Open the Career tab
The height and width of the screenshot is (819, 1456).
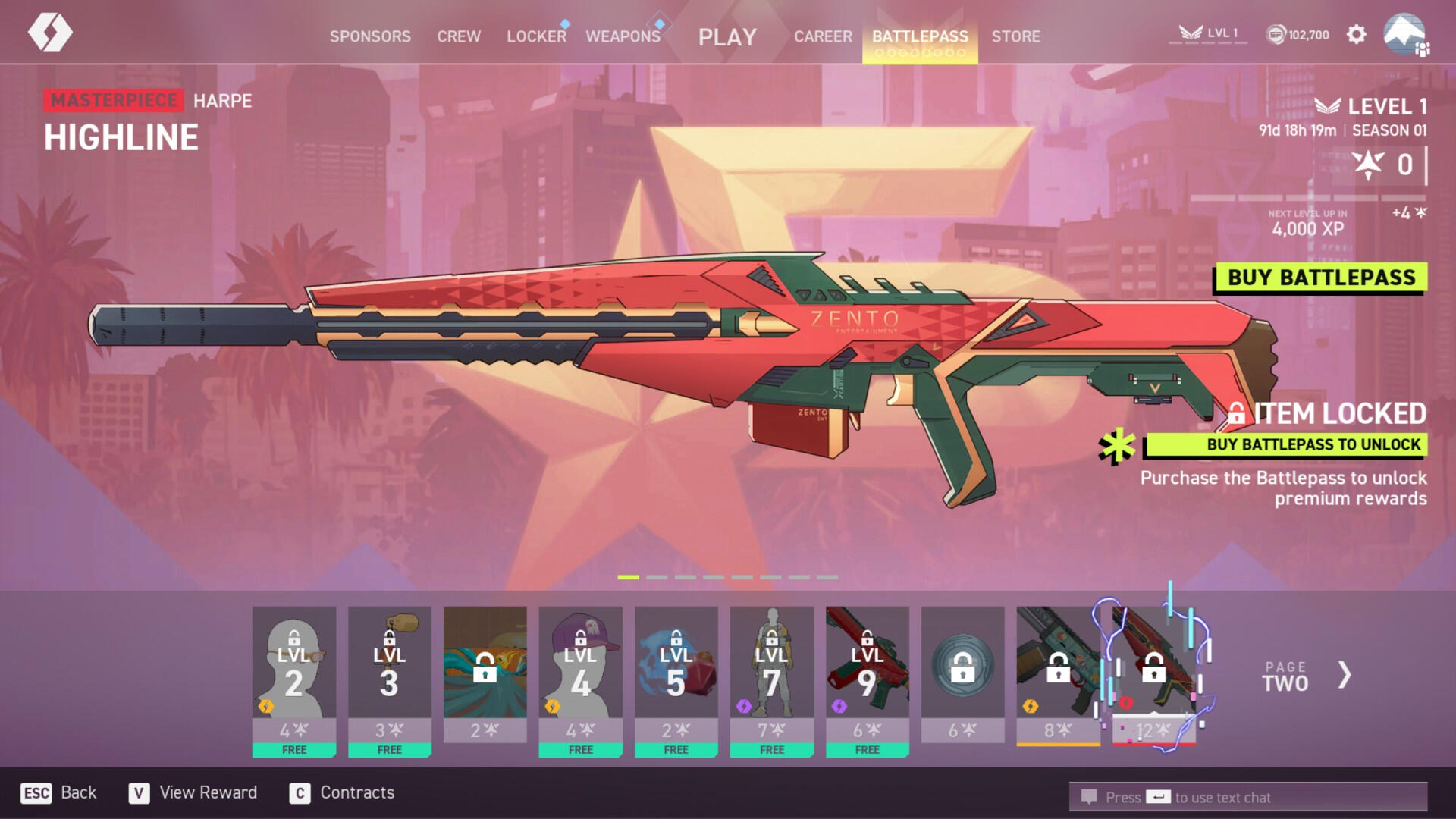click(x=823, y=36)
